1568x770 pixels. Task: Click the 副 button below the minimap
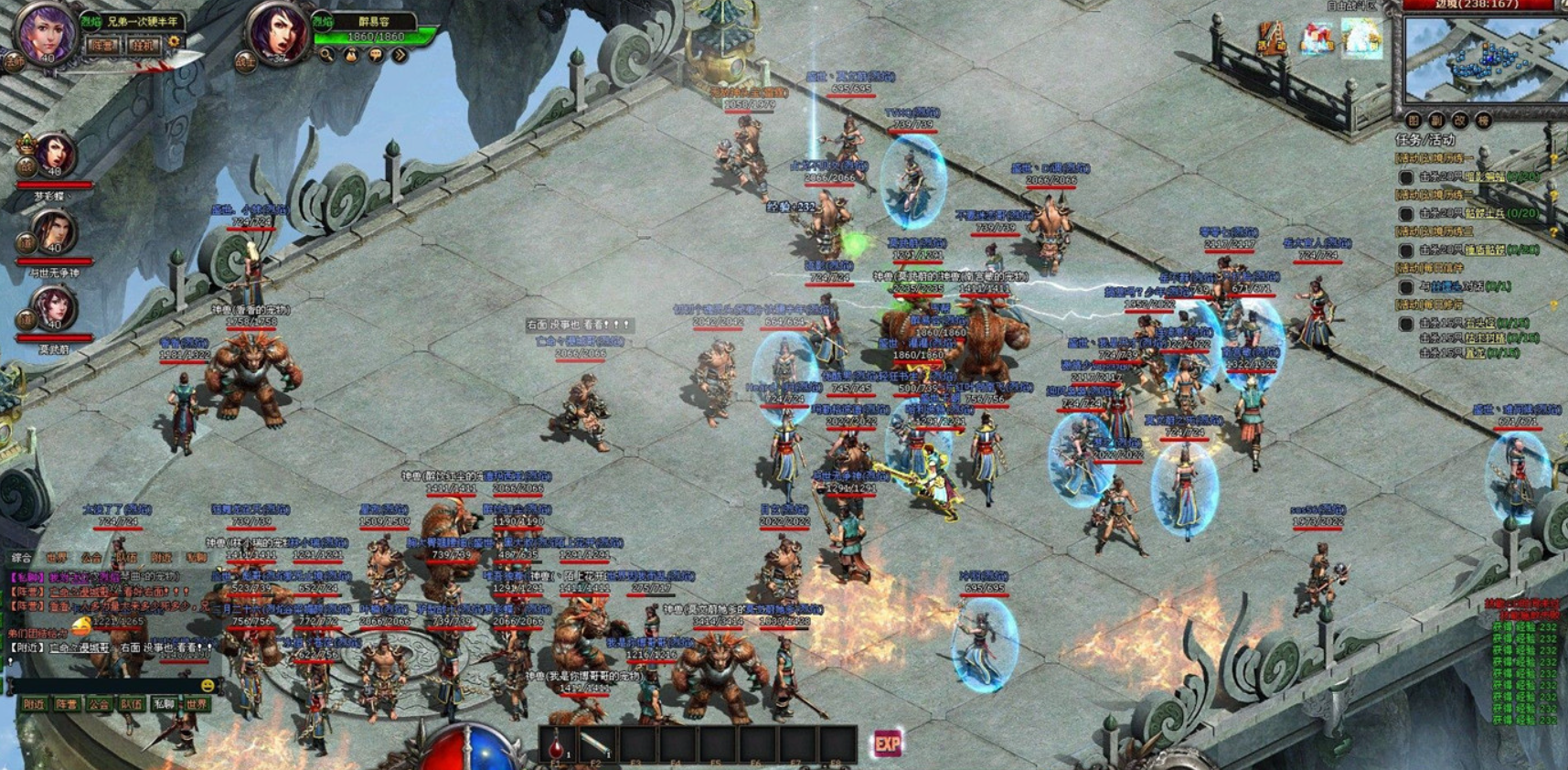pyautogui.click(x=1436, y=121)
